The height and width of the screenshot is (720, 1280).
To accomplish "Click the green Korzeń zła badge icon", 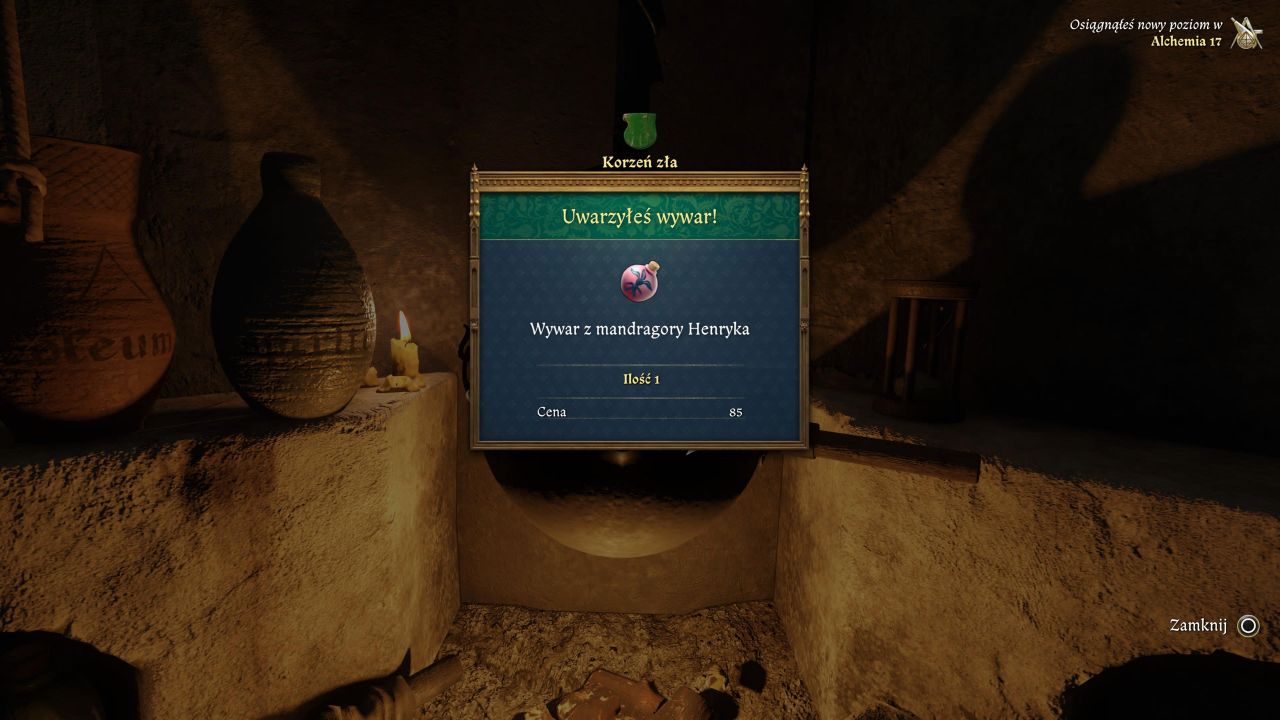I will [x=638, y=131].
